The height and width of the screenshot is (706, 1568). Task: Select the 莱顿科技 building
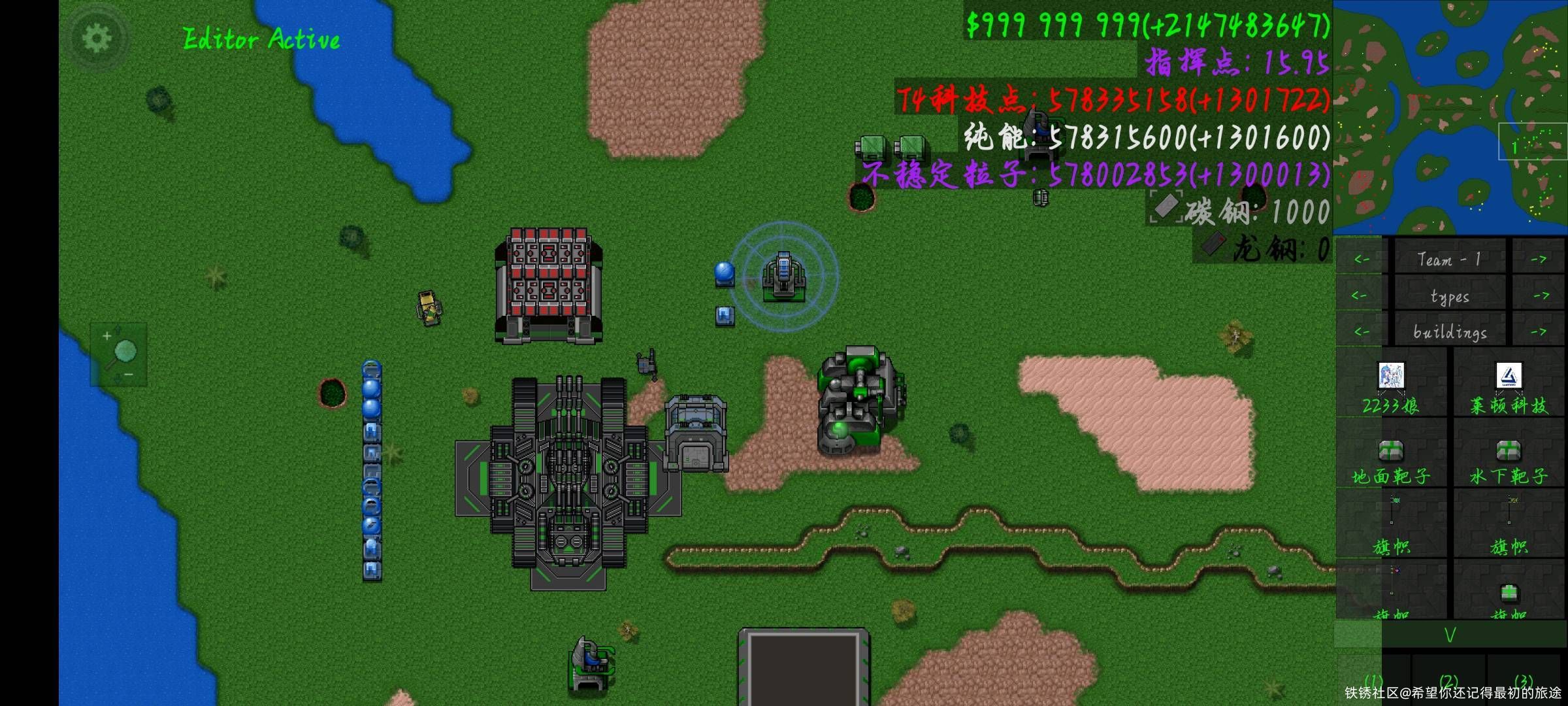coord(1509,387)
